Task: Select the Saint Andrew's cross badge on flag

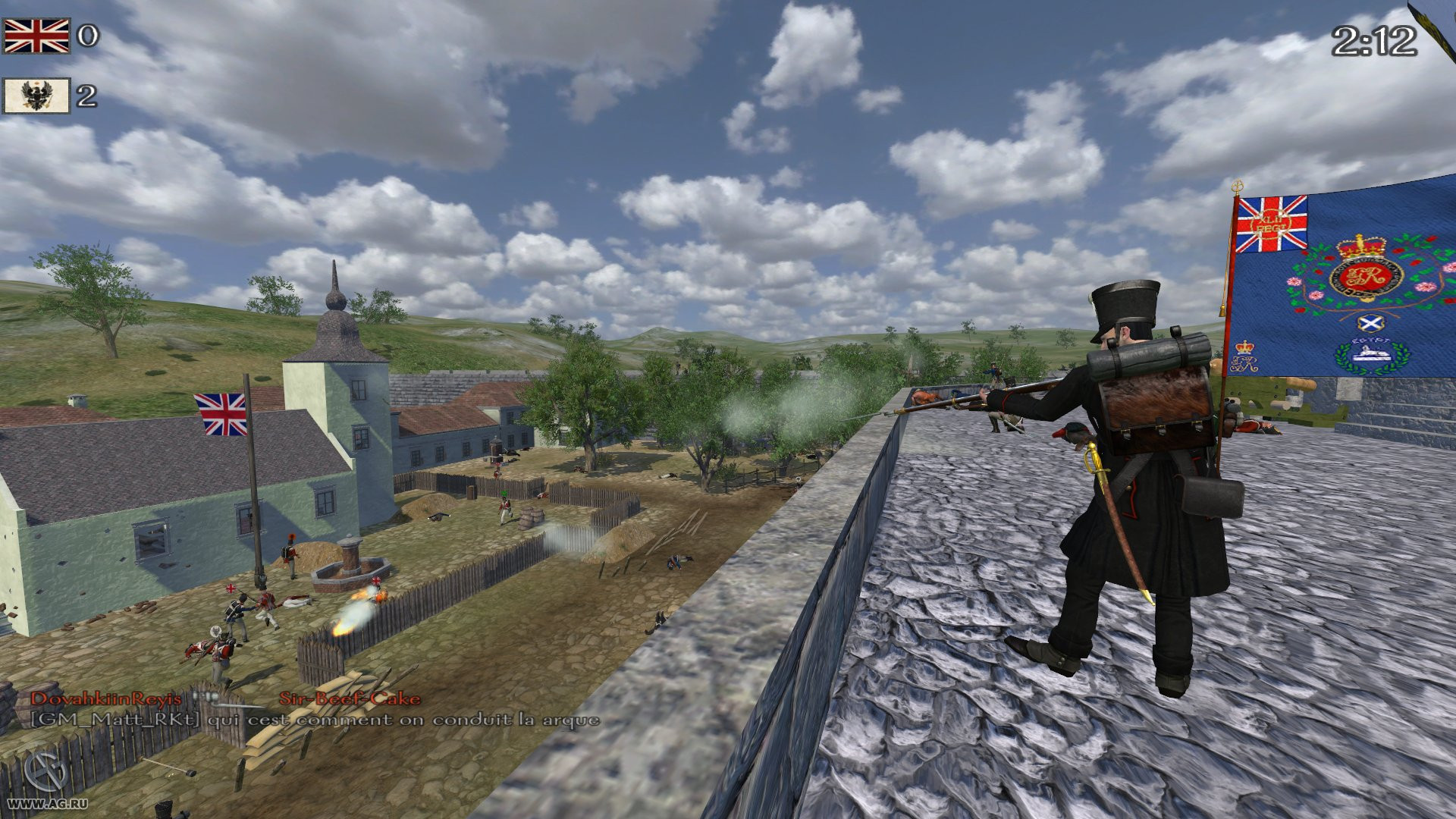Action: click(x=1369, y=323)
